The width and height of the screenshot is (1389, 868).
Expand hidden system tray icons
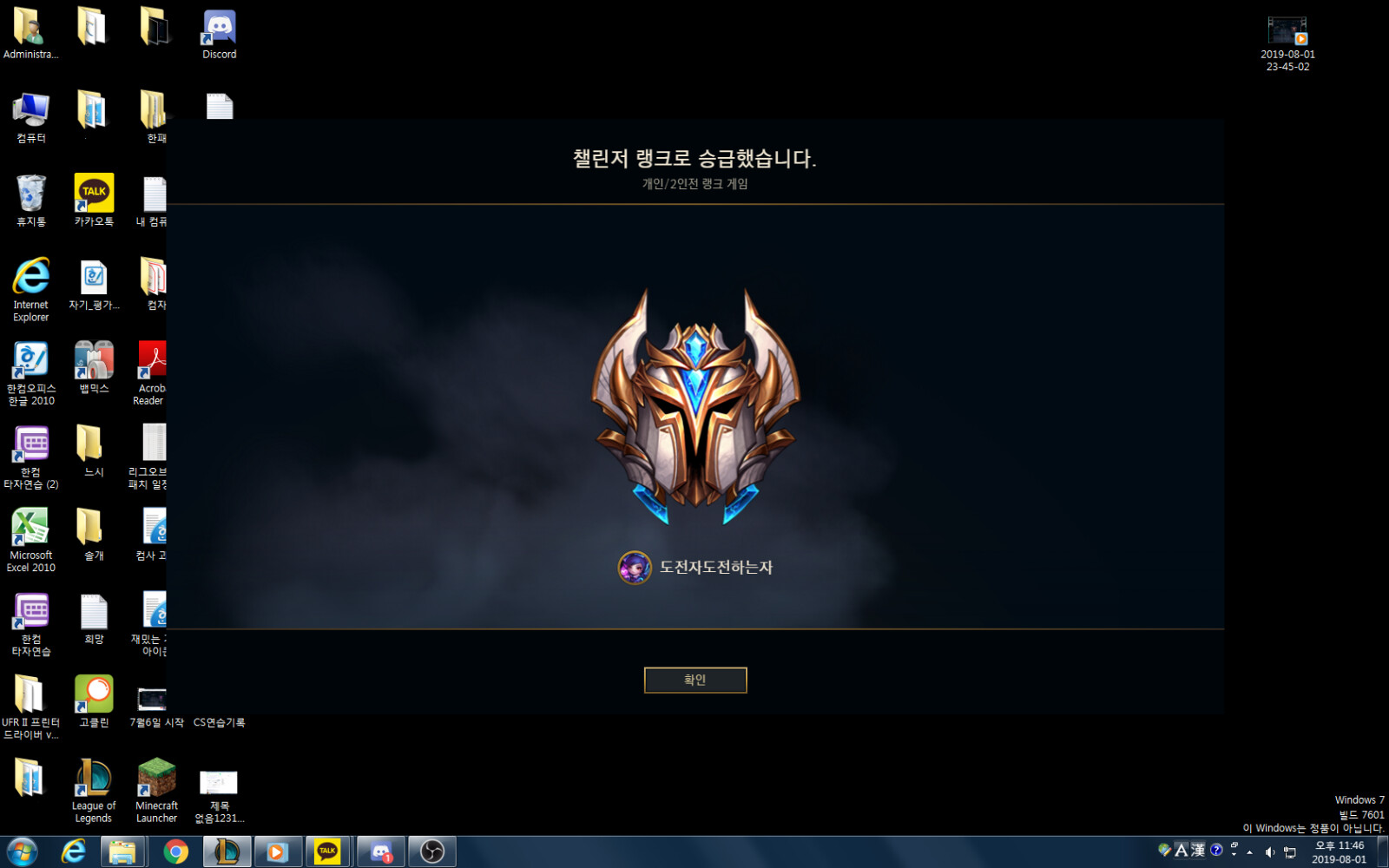tap(1249, 852)
